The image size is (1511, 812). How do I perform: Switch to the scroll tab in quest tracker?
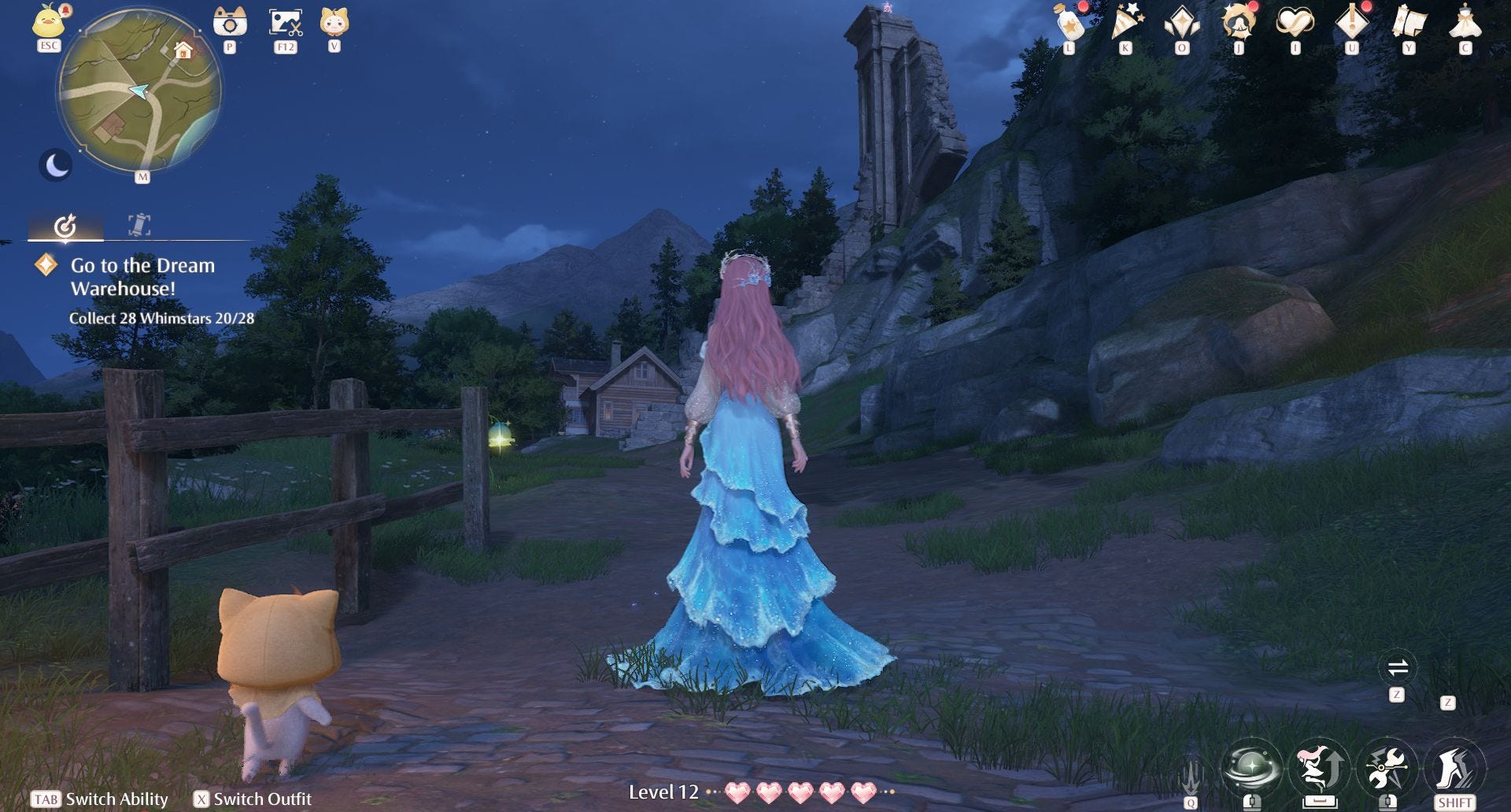pyautogui.click(x=139, y=225)
